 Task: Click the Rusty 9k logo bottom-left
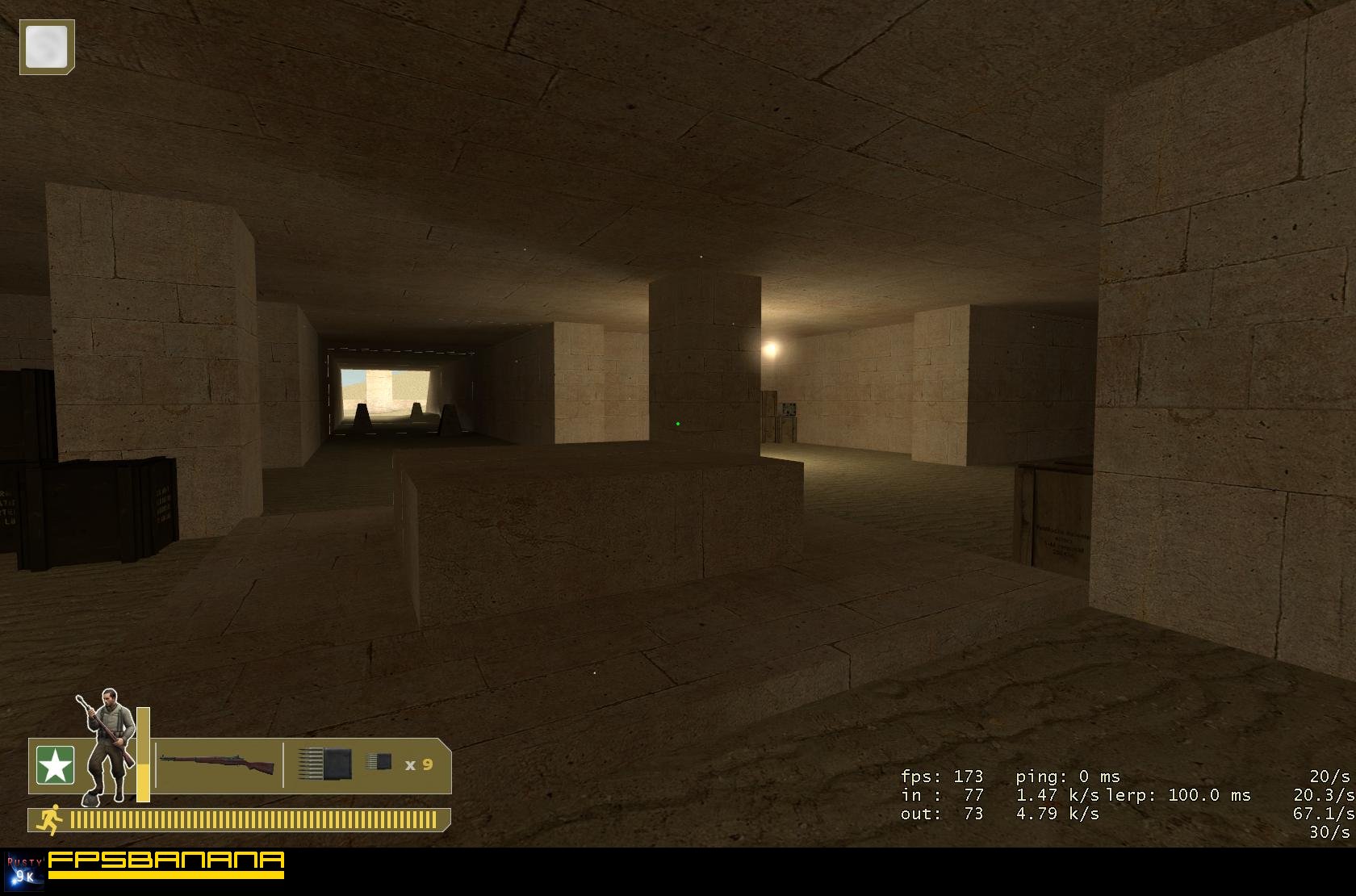pos(24,870)
